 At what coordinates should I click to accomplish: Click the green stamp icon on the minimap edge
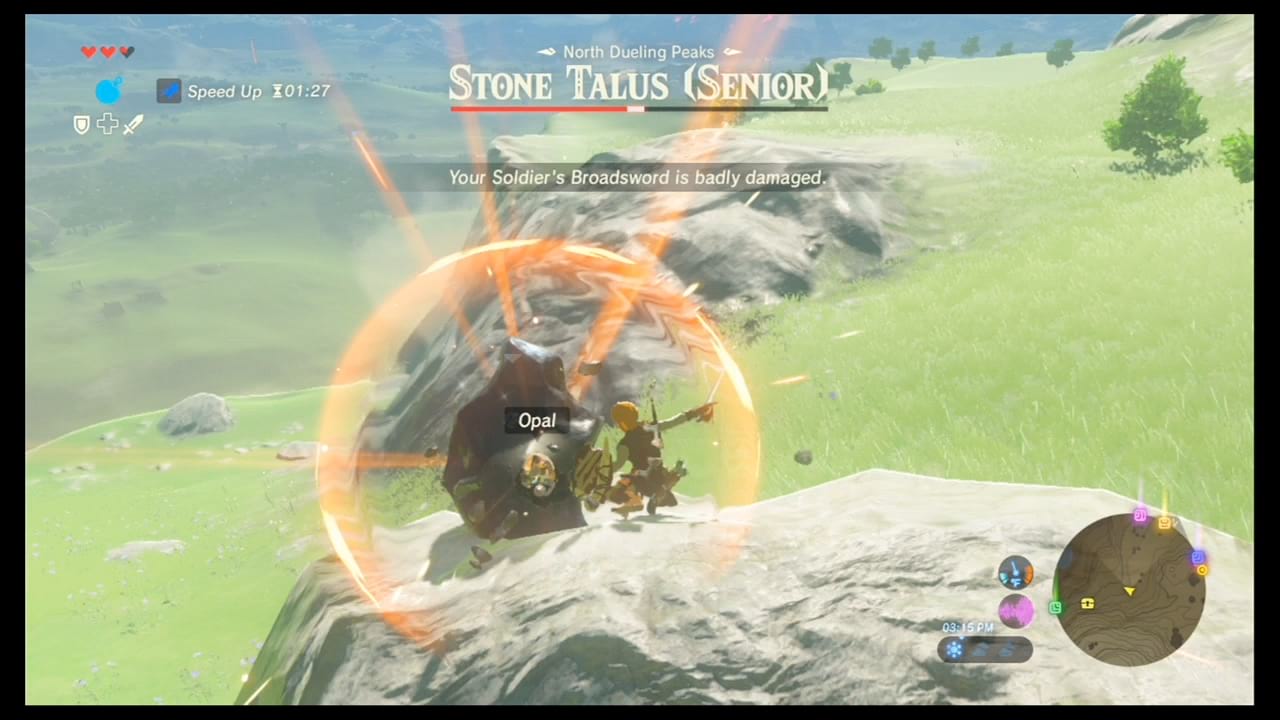(1055, 607)
